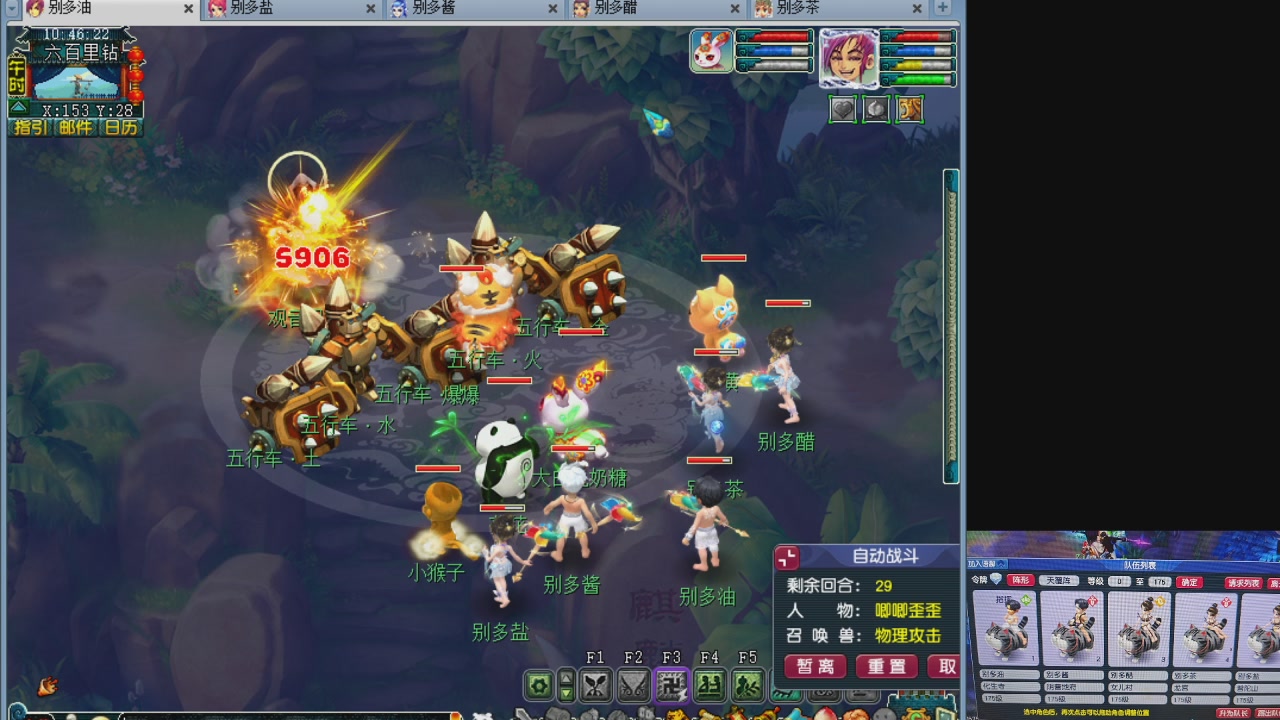Click the heart icon under the portrait

click(842, 109)
